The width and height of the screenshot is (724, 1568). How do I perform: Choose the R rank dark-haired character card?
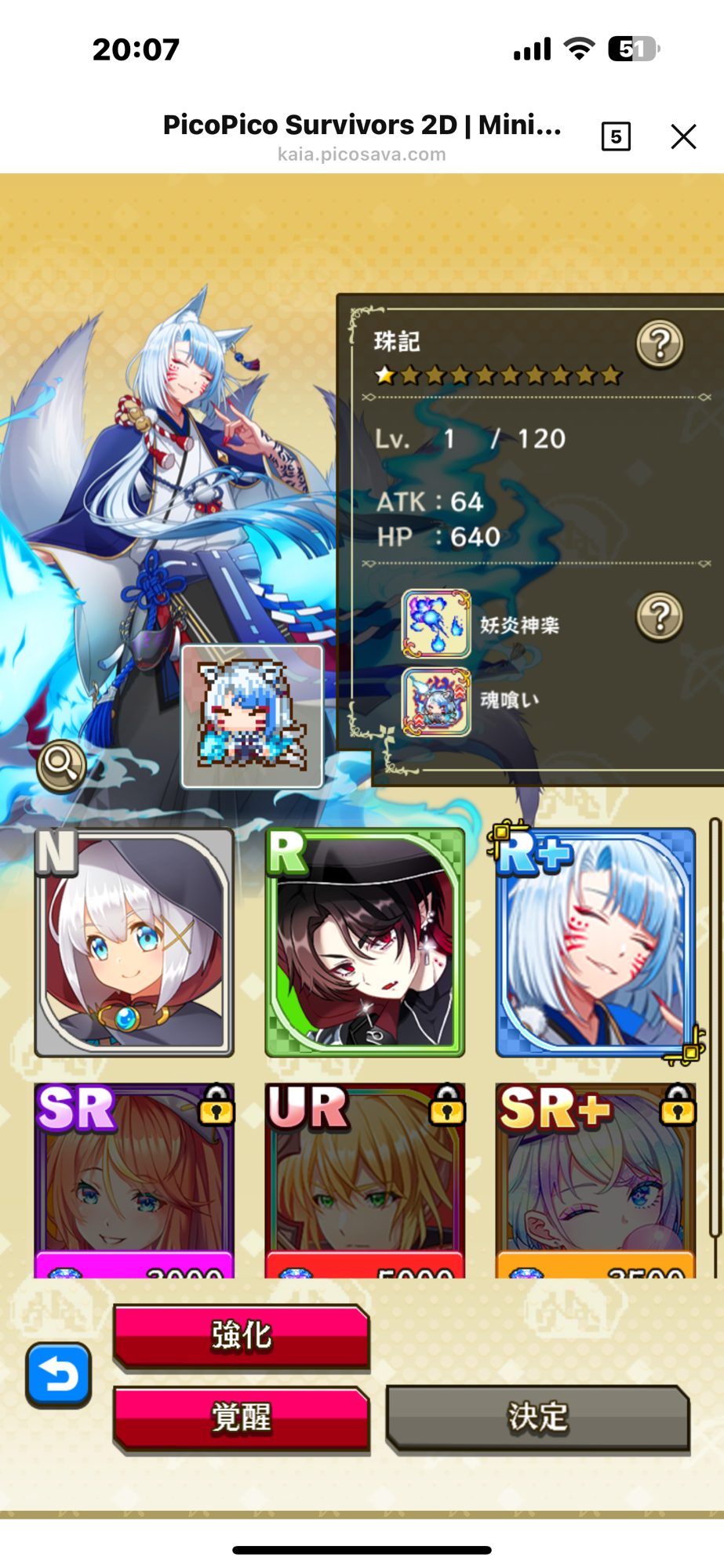point(365,942)
